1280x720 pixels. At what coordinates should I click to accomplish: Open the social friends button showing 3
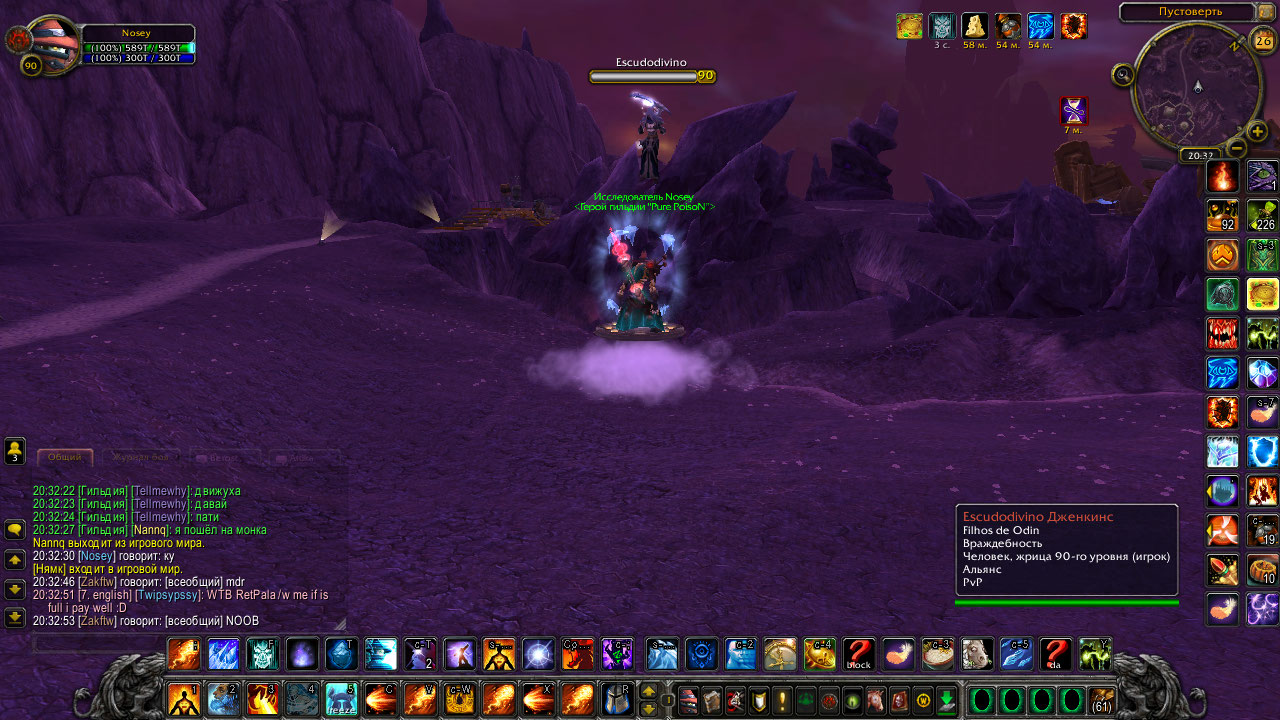(x=15, y=451)
